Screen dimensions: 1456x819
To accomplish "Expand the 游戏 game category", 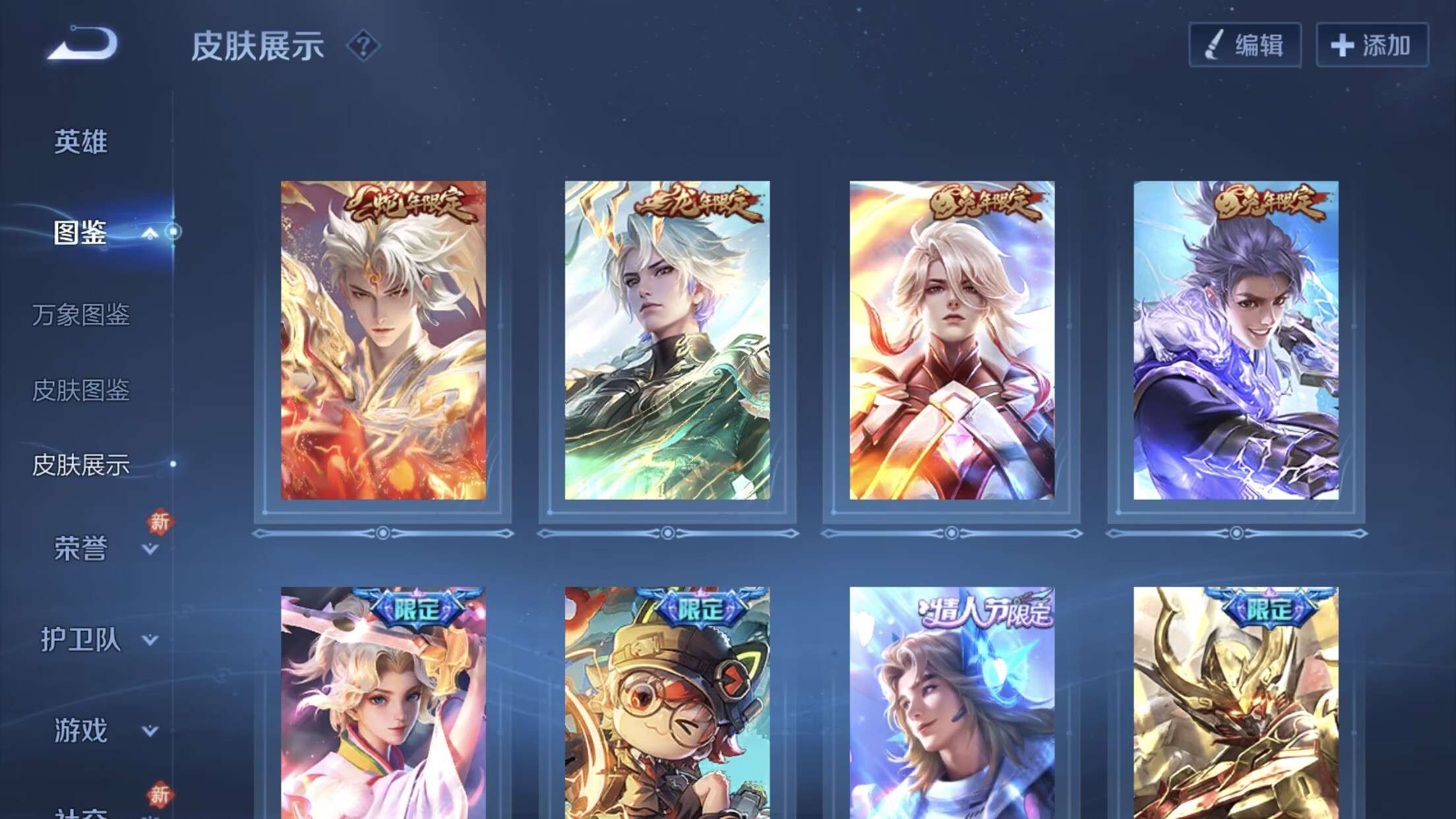I will [x=150, y=731].
